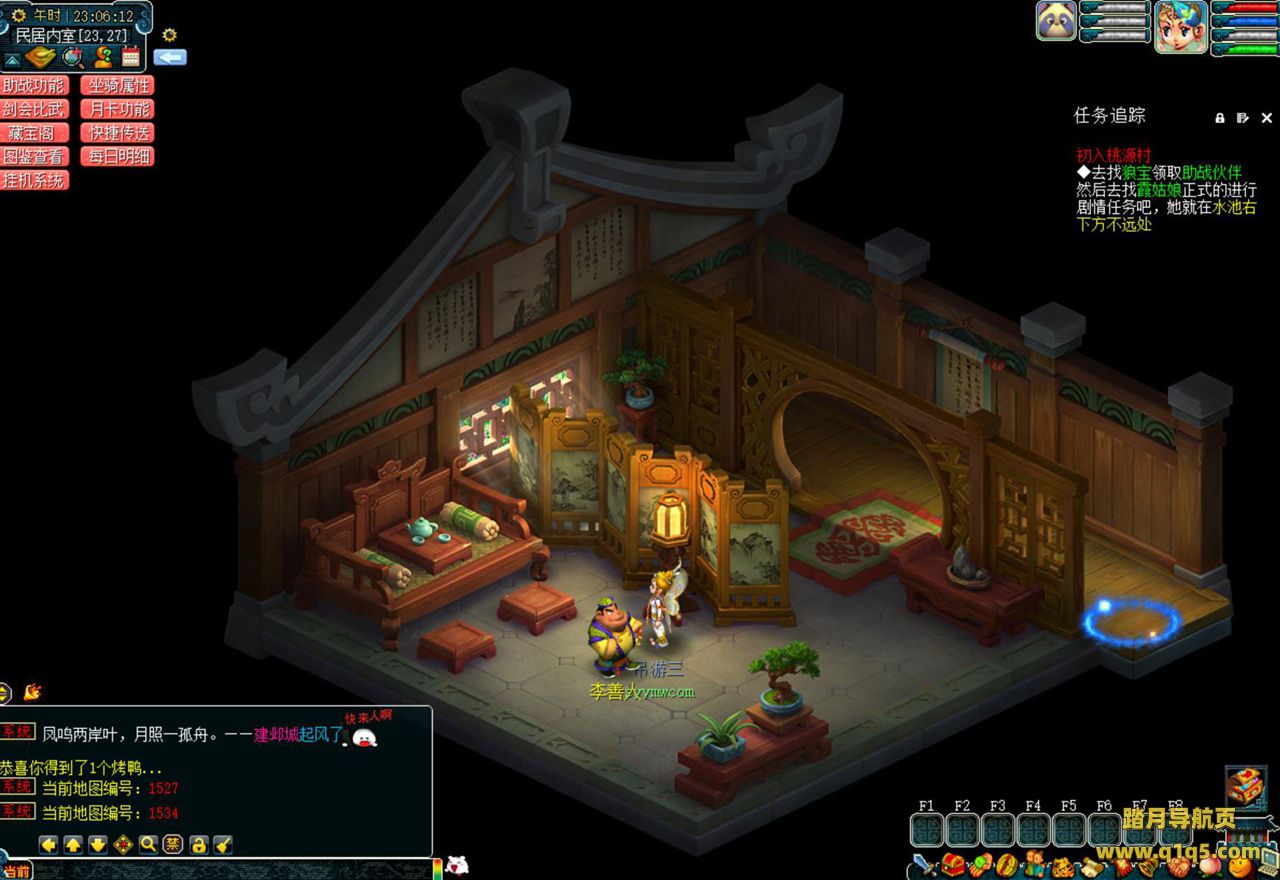Click the panda pet portrait
This screenshot has width=1280, height=880.
[1056, 21]
